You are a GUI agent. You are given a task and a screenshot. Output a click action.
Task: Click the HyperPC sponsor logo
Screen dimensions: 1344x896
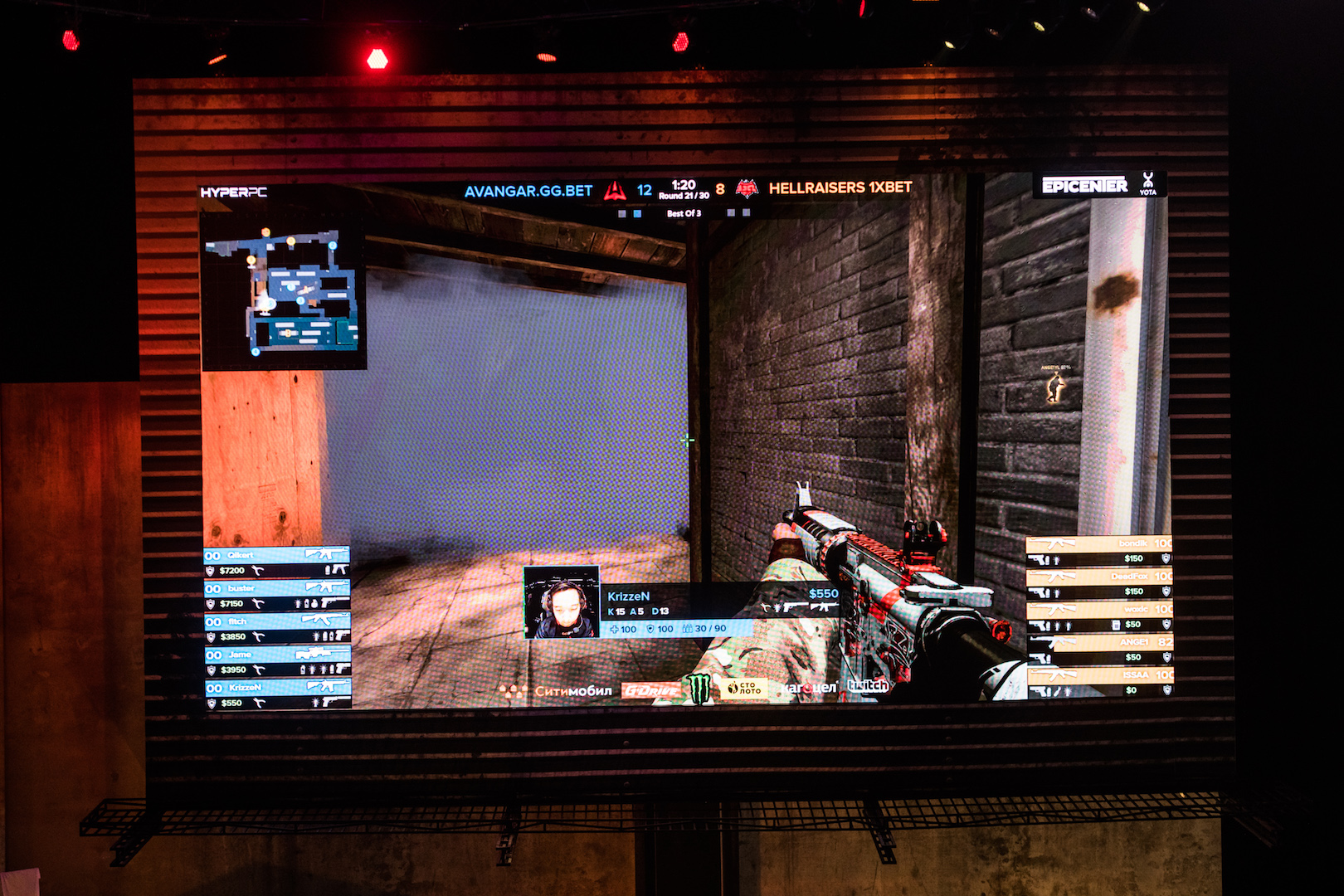coord(234,192)
